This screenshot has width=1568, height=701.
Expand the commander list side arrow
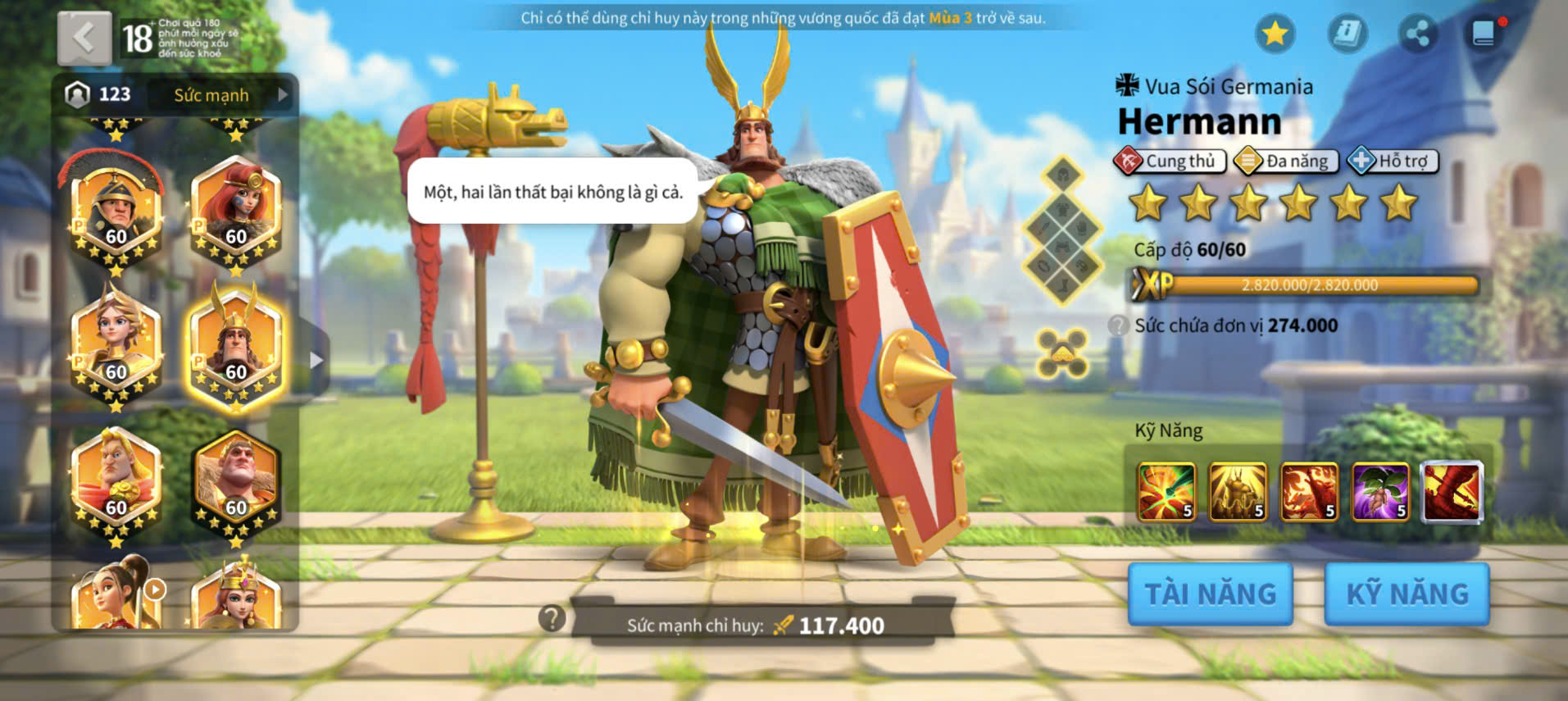pos(316,360)
